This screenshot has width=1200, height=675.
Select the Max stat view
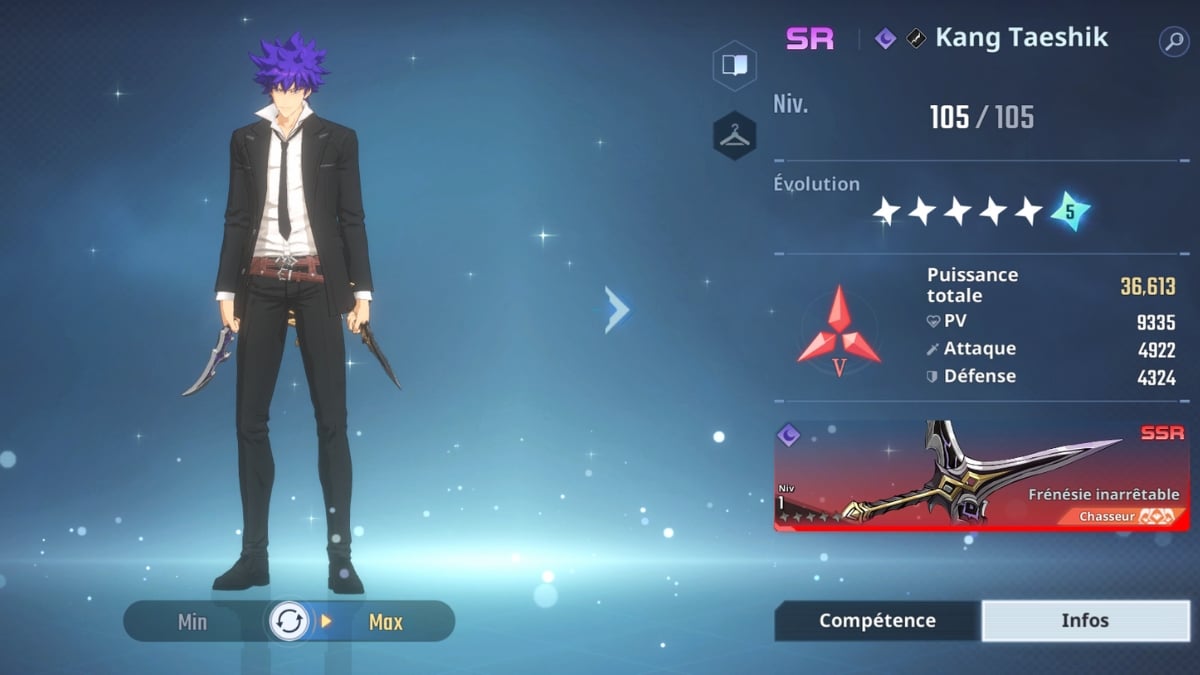tap(385, 622)
